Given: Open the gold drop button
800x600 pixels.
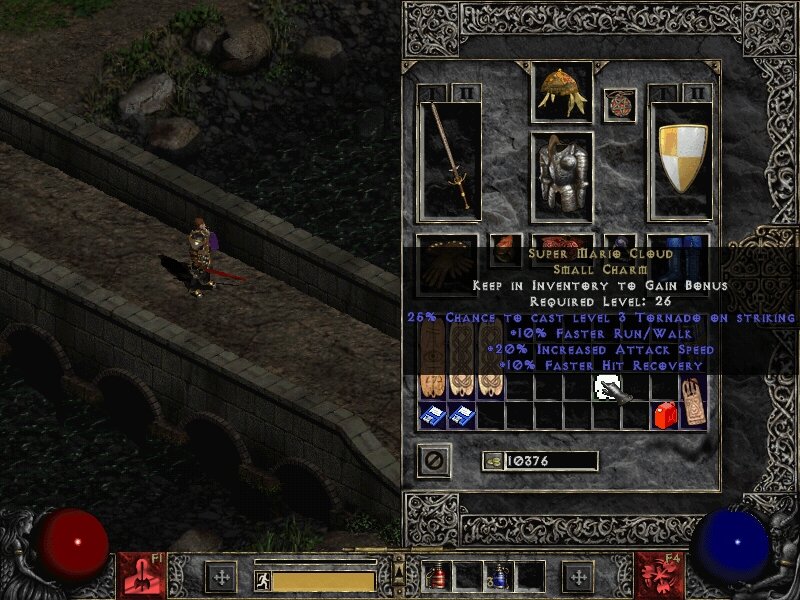Looking at the screenshot, I should tap(492, 461).
